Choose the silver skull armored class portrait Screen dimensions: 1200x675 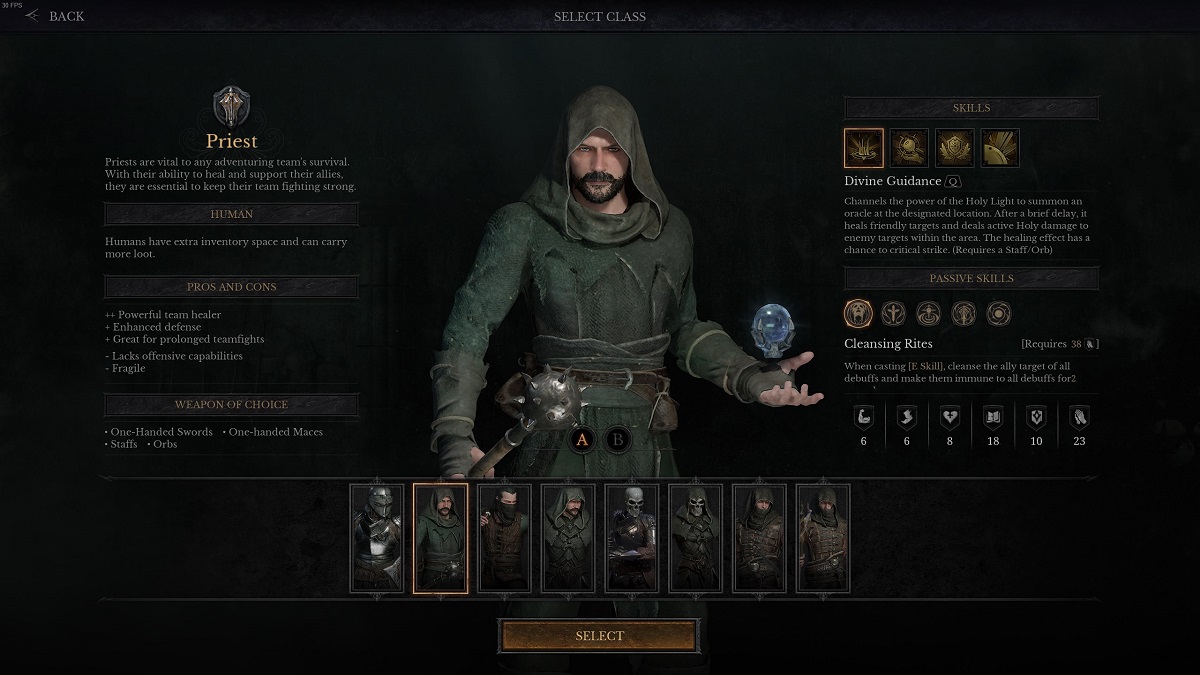pos(632,538)
